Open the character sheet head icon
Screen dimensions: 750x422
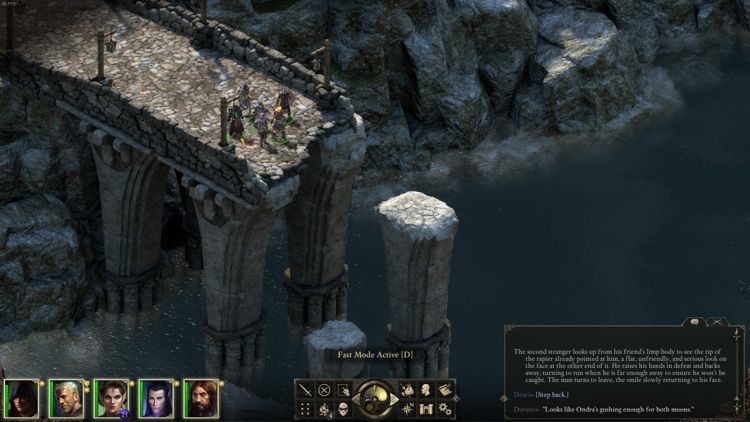click(x=427, y=390)
